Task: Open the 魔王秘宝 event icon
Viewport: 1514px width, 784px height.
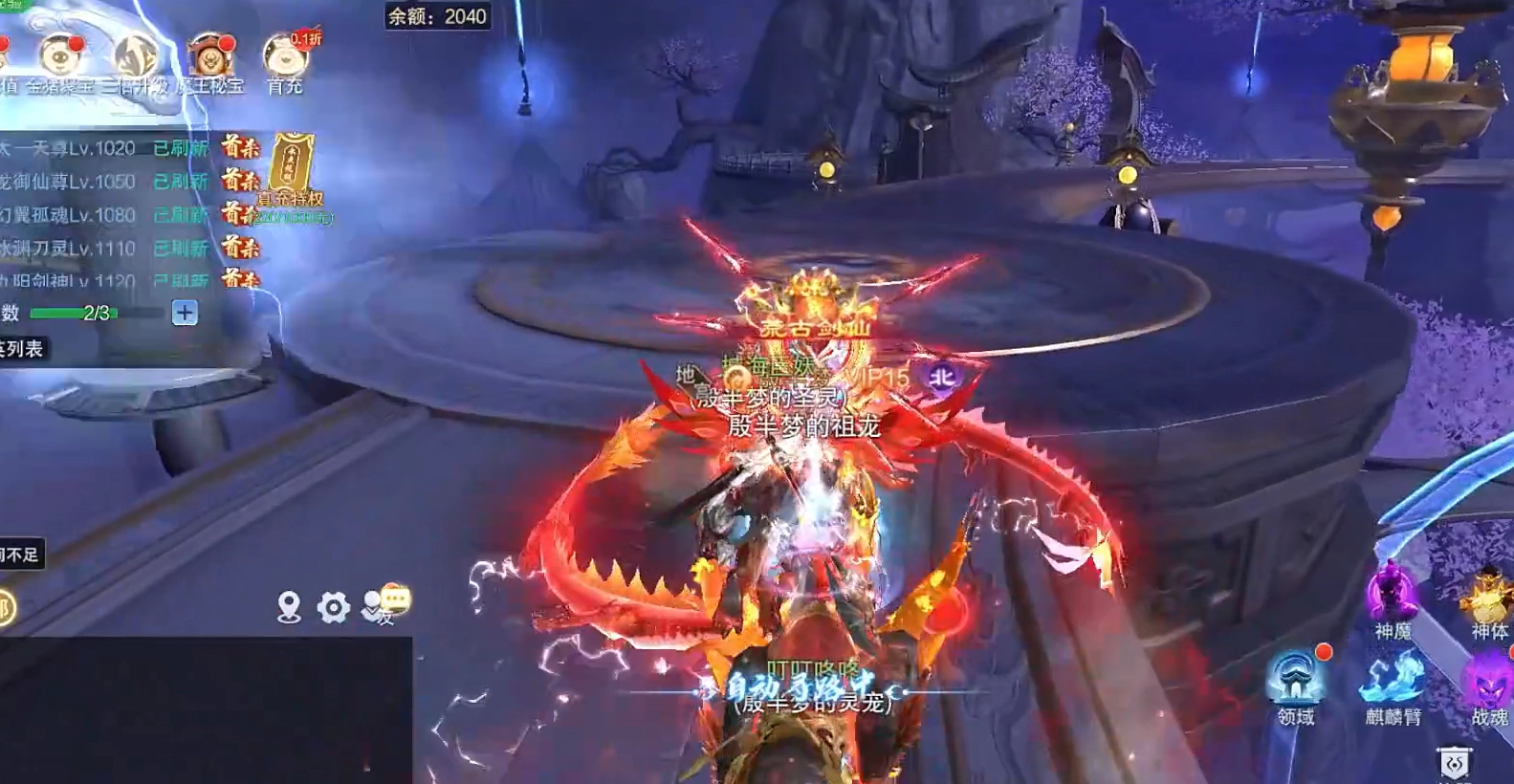Action: [210, 60]
